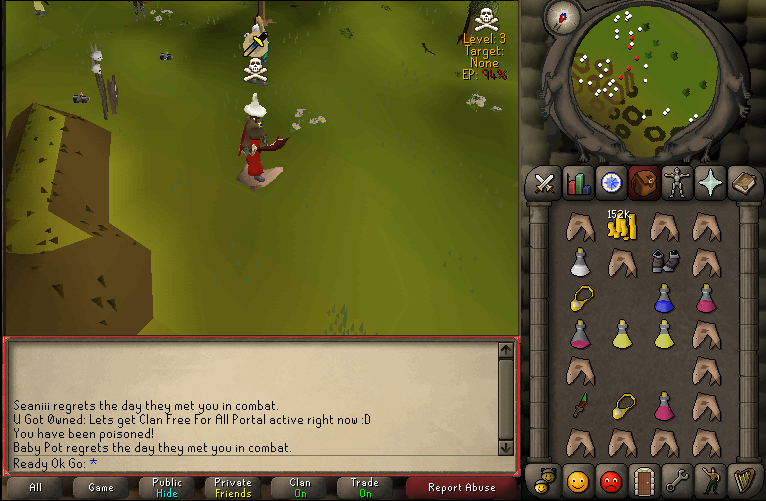This screenshot has height=501, width=766.
Task: Open the Quest List tab
Action: 610,182
